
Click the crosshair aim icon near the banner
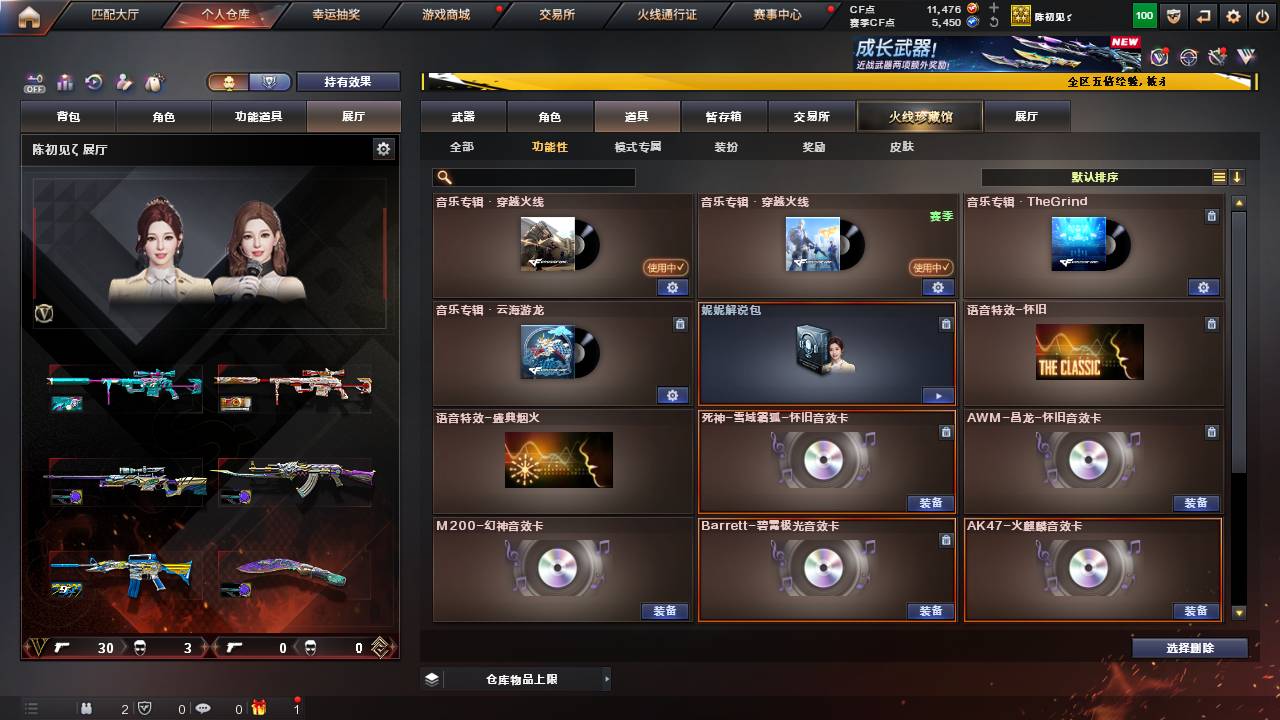[x=1188, y=57]
